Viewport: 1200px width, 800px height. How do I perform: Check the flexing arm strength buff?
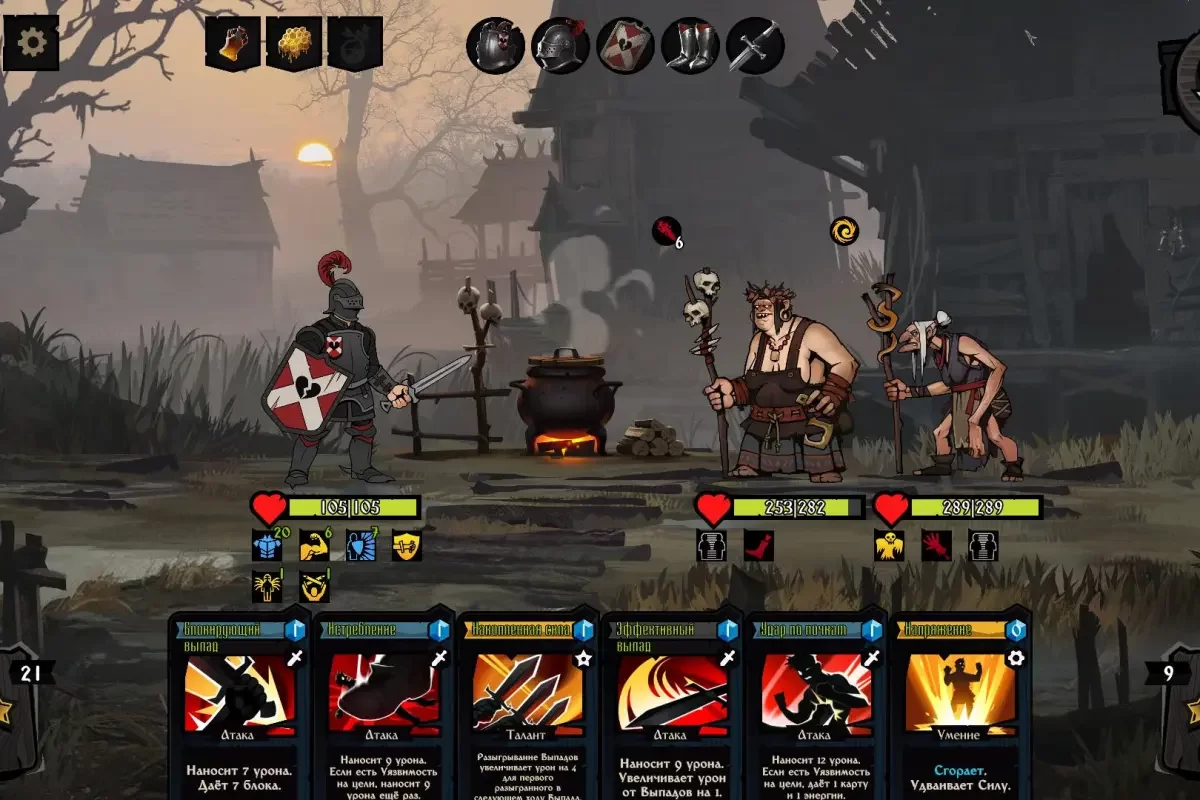[x=313, y=546]
